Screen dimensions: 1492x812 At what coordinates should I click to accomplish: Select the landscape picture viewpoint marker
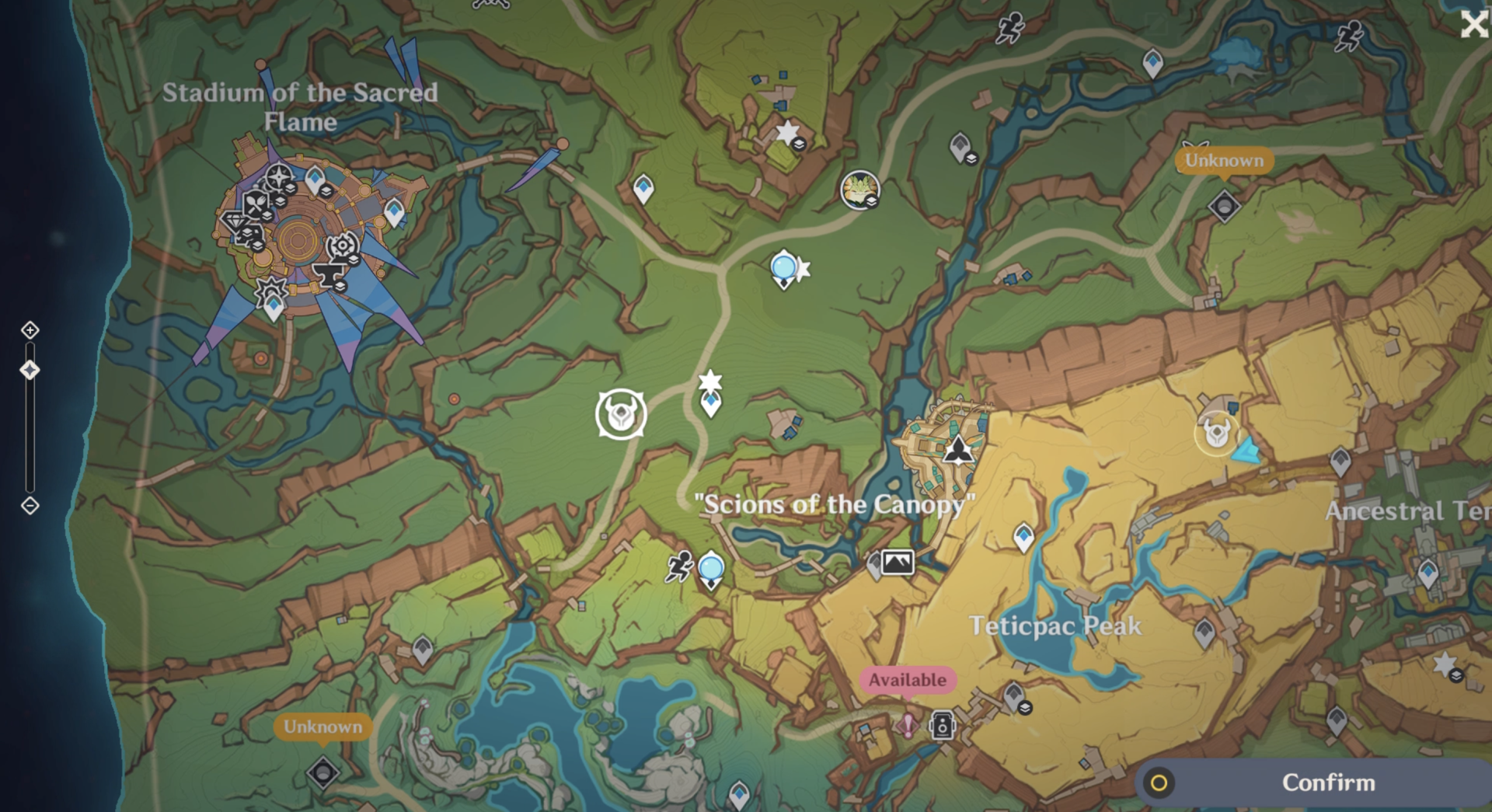[x=898, y=561]
